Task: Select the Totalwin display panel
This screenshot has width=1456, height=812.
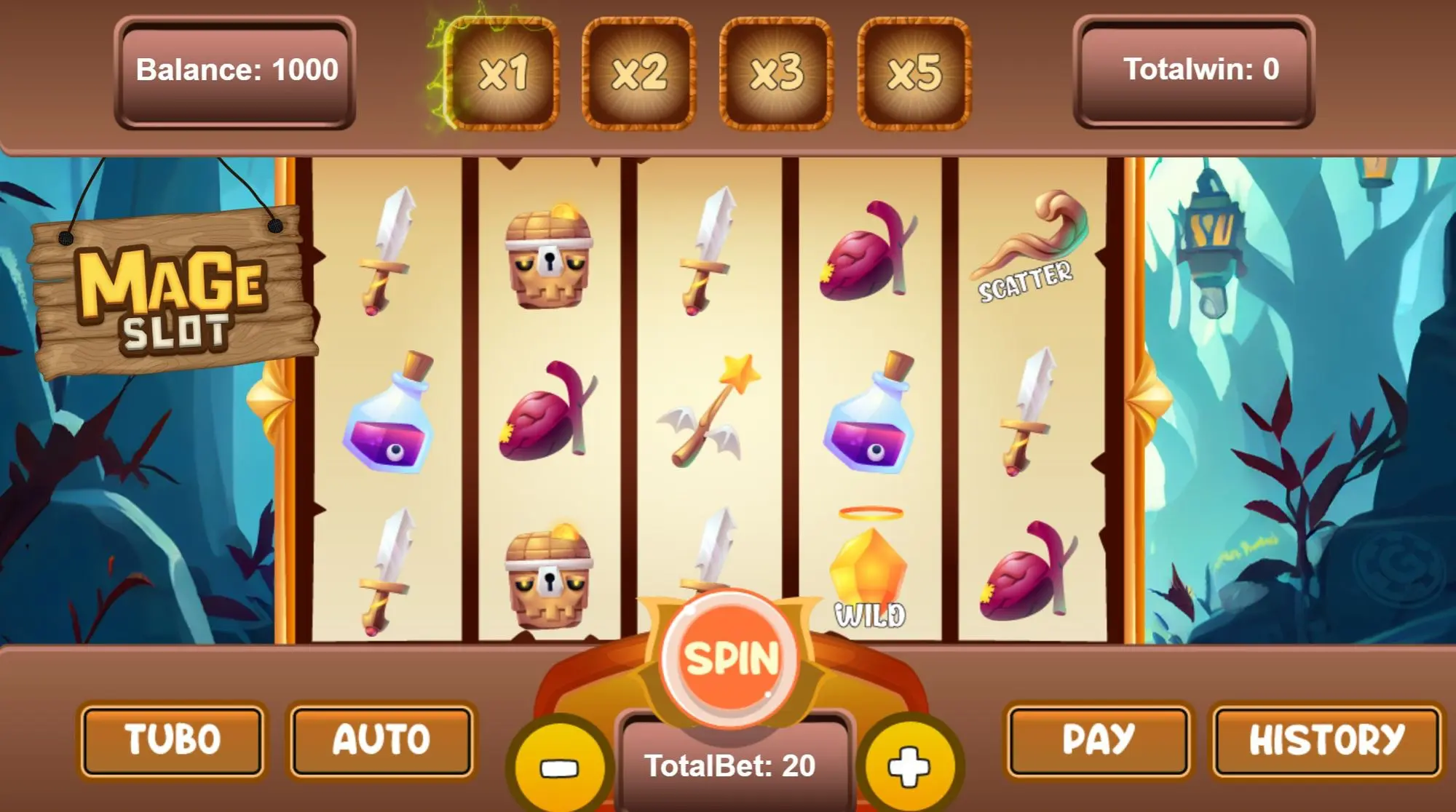Action: (1194, 71)
